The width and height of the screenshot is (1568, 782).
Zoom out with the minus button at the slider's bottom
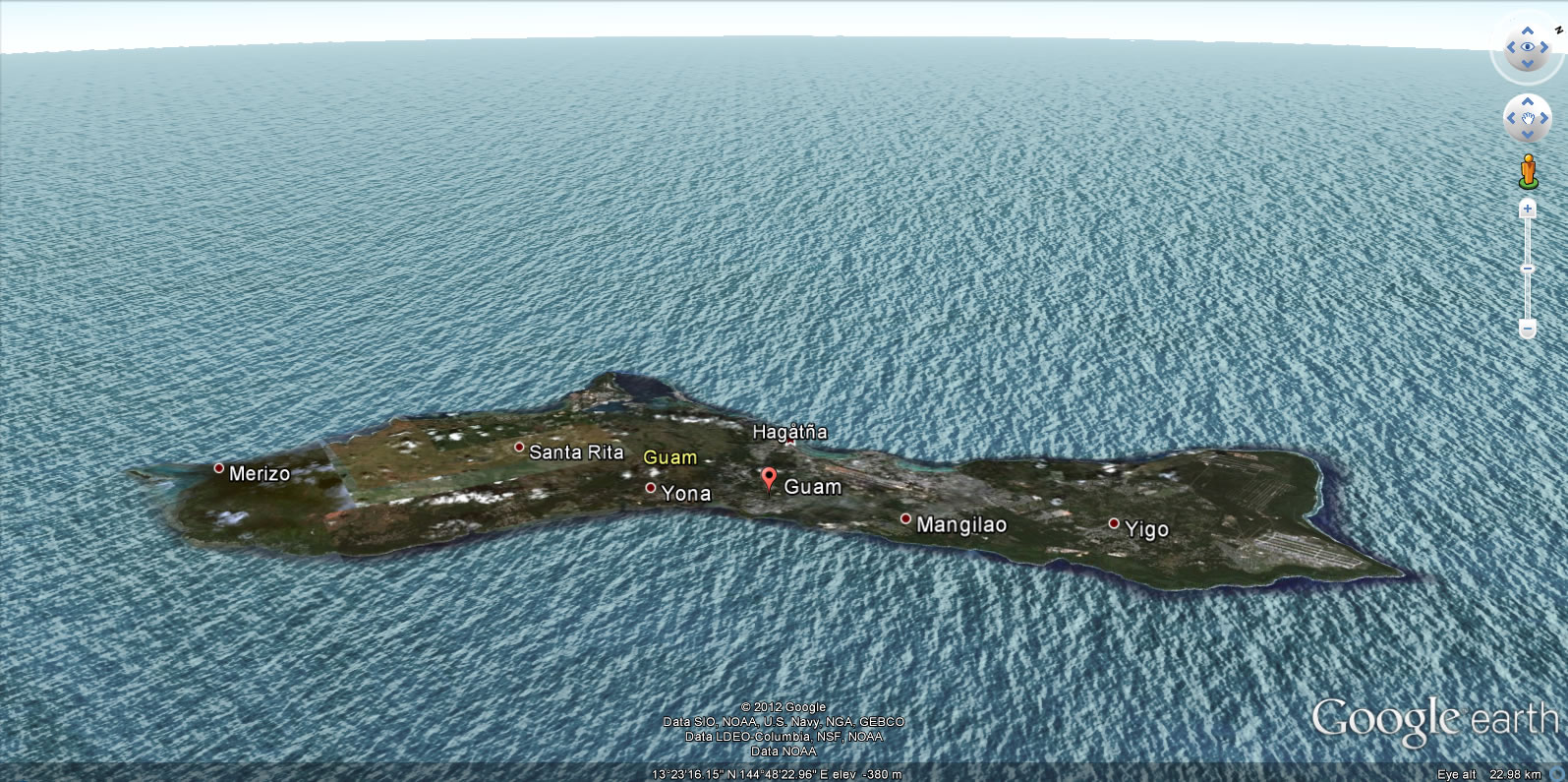(x=1527, y=329)
